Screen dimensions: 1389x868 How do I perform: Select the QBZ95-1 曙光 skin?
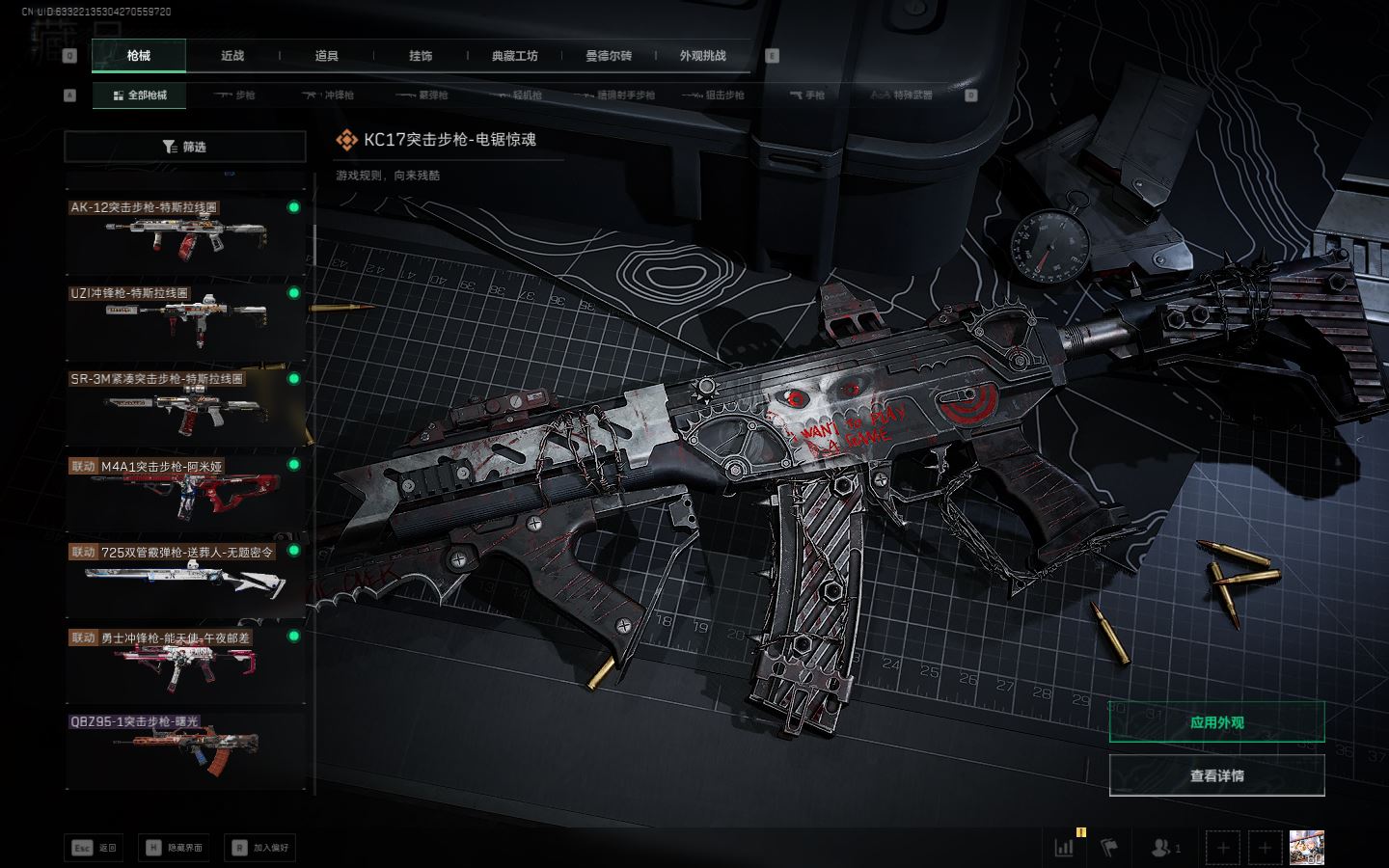(x=184, y=750)
